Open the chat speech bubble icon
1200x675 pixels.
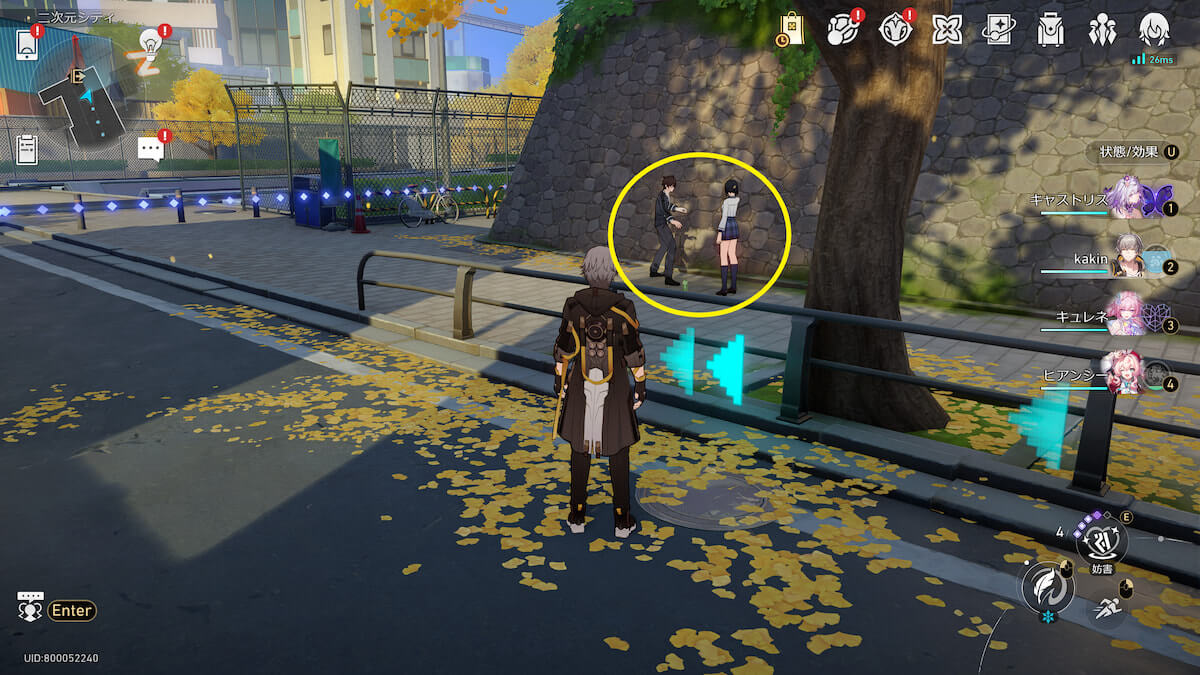[150, 149]
